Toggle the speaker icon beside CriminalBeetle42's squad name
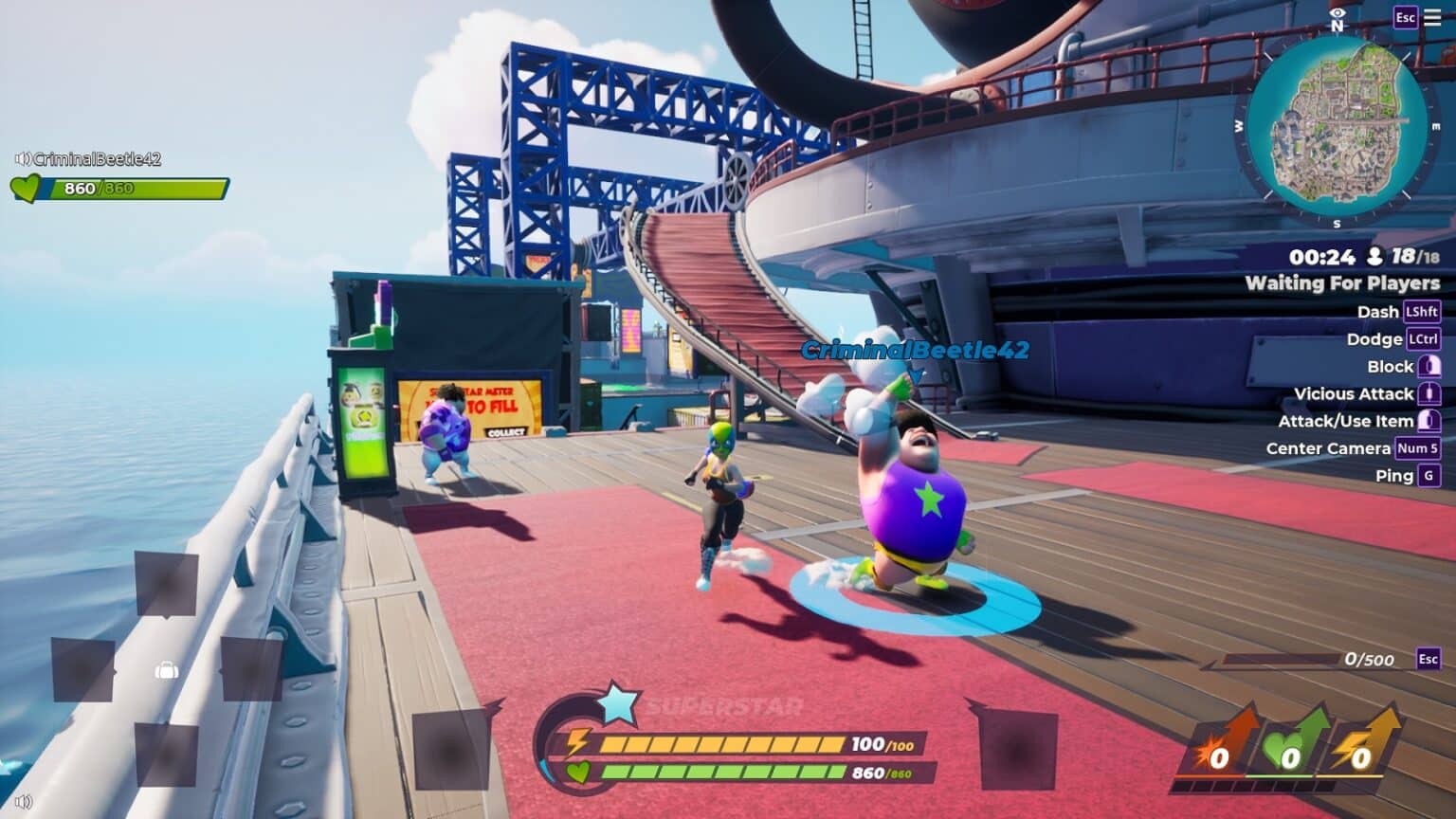Image resolution: width=1456 pixels, height=819 pixels. [x=23, y=158]
